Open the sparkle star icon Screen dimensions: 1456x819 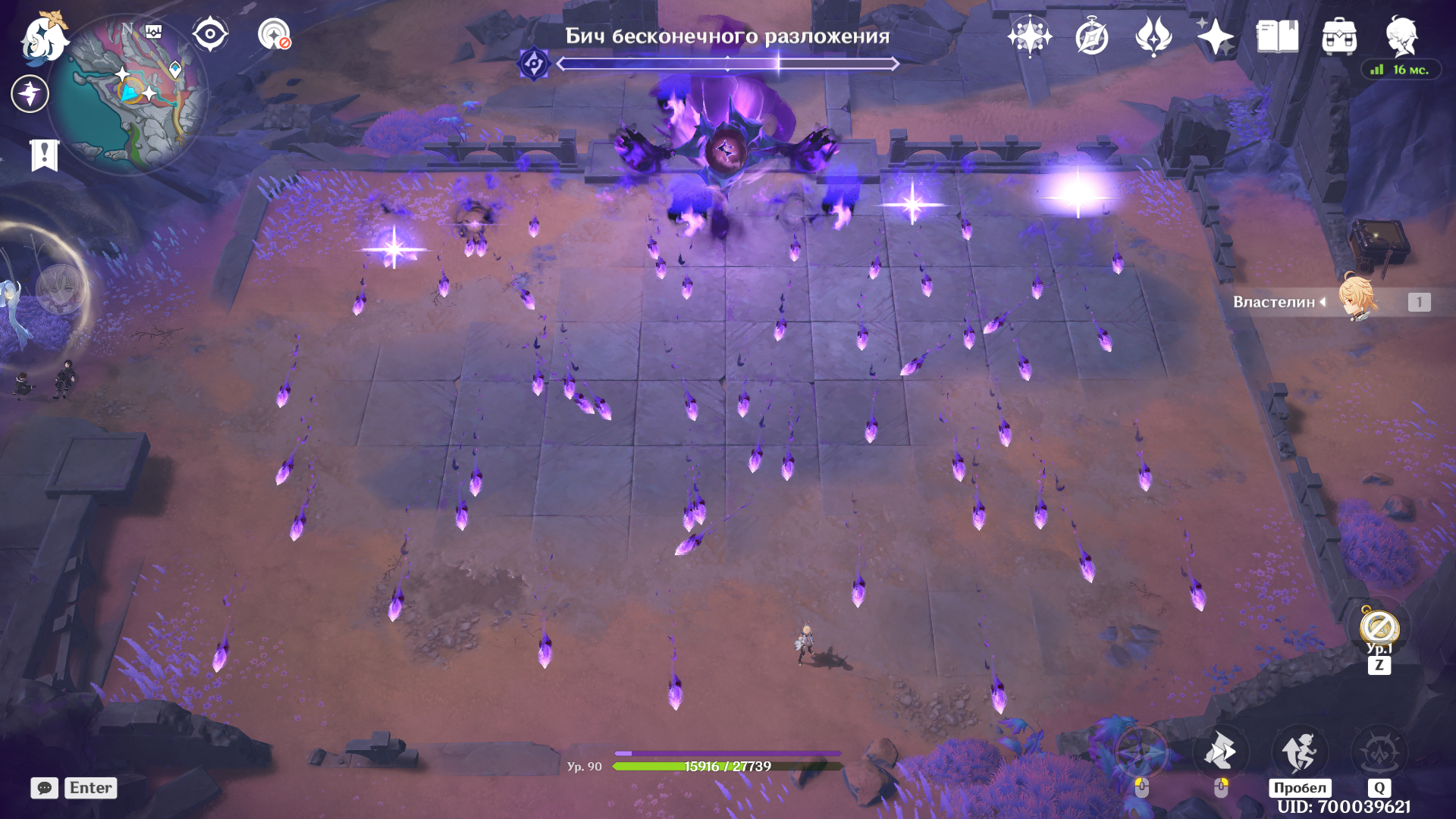point(1215,36)
